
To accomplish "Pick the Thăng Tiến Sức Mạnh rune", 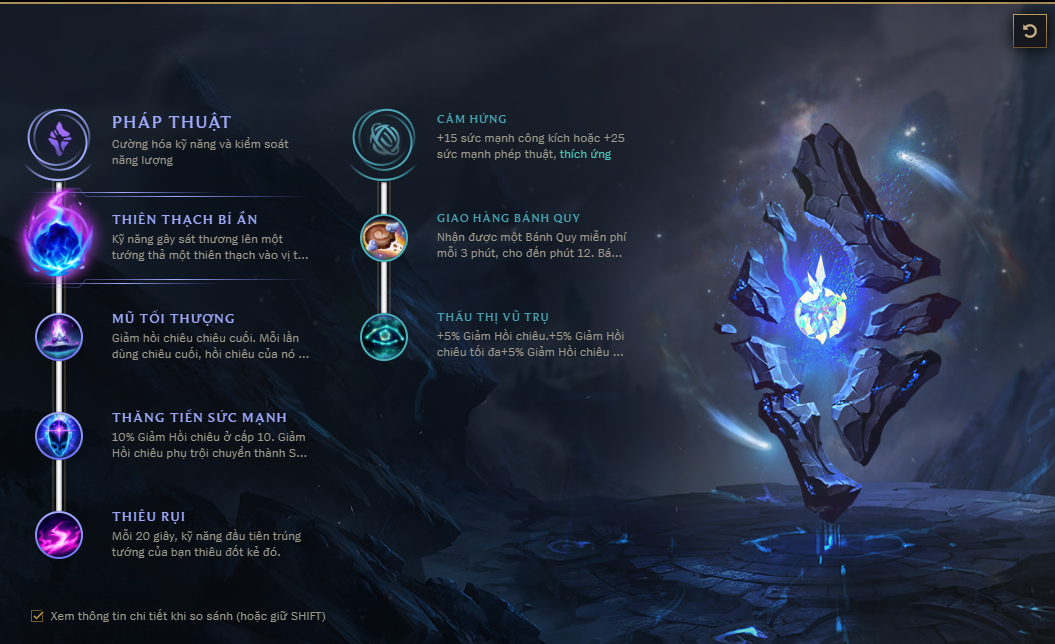I will click(59, 435).
